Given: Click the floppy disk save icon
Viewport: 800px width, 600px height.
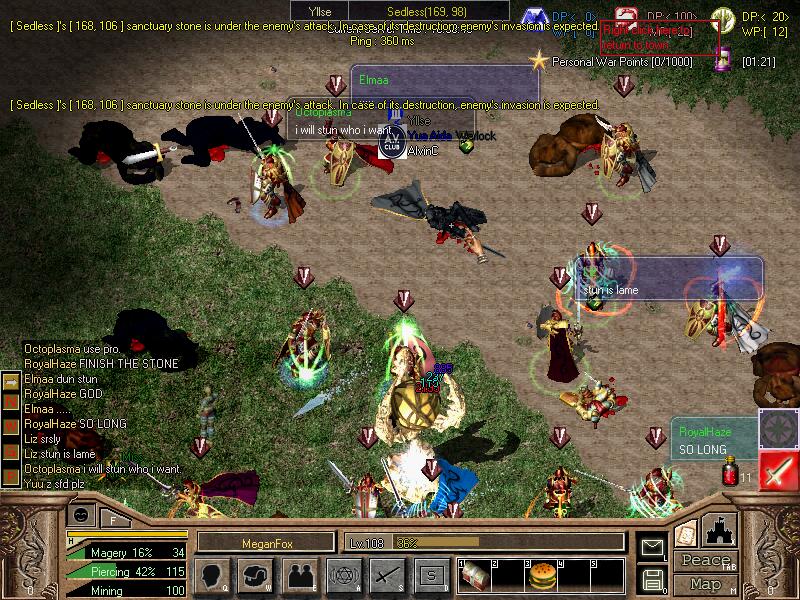Looking at the screenshot, I should coord(653,578).
